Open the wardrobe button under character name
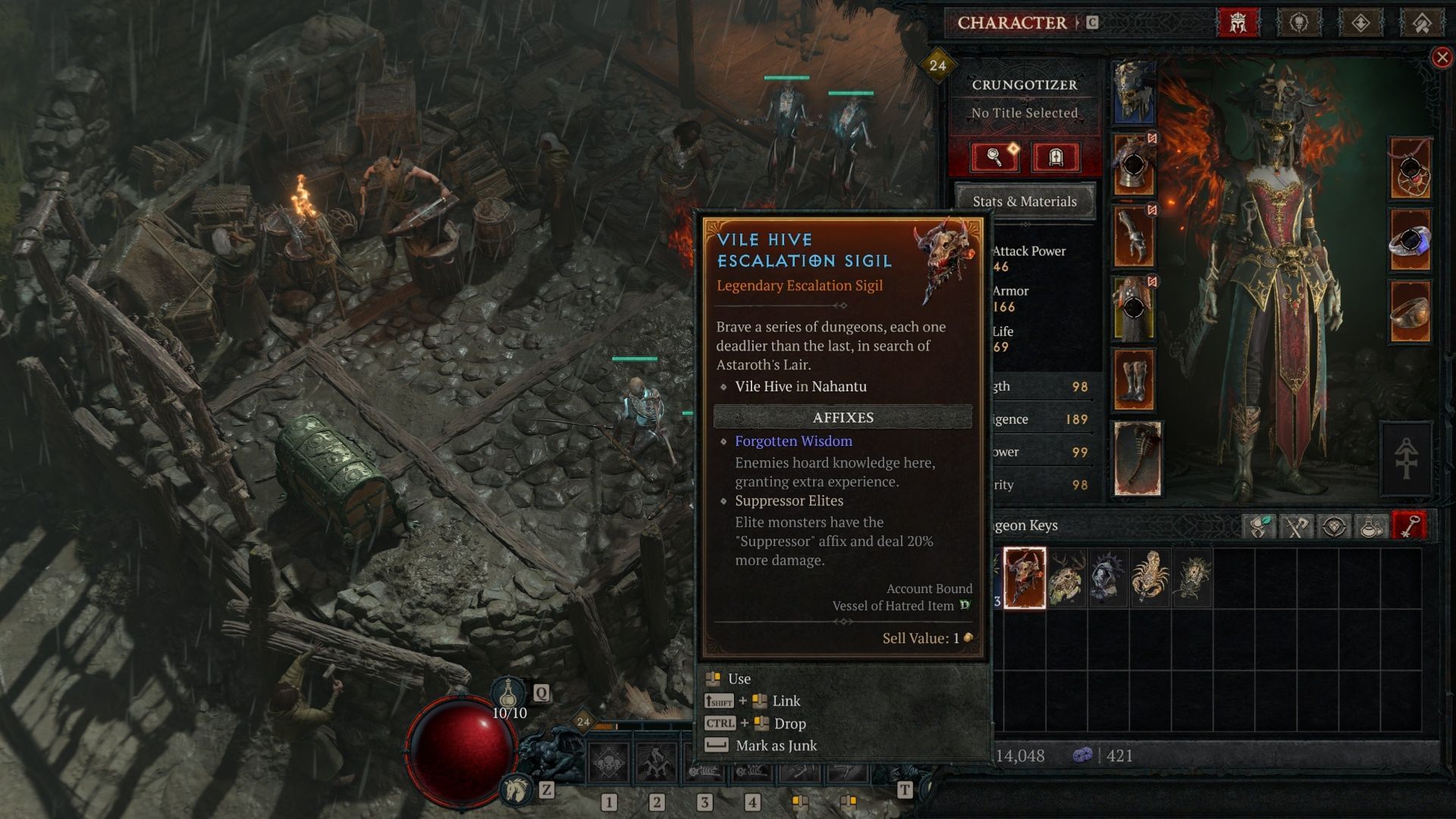Viewport: 1456px width, 819px height. [1056, 157]
